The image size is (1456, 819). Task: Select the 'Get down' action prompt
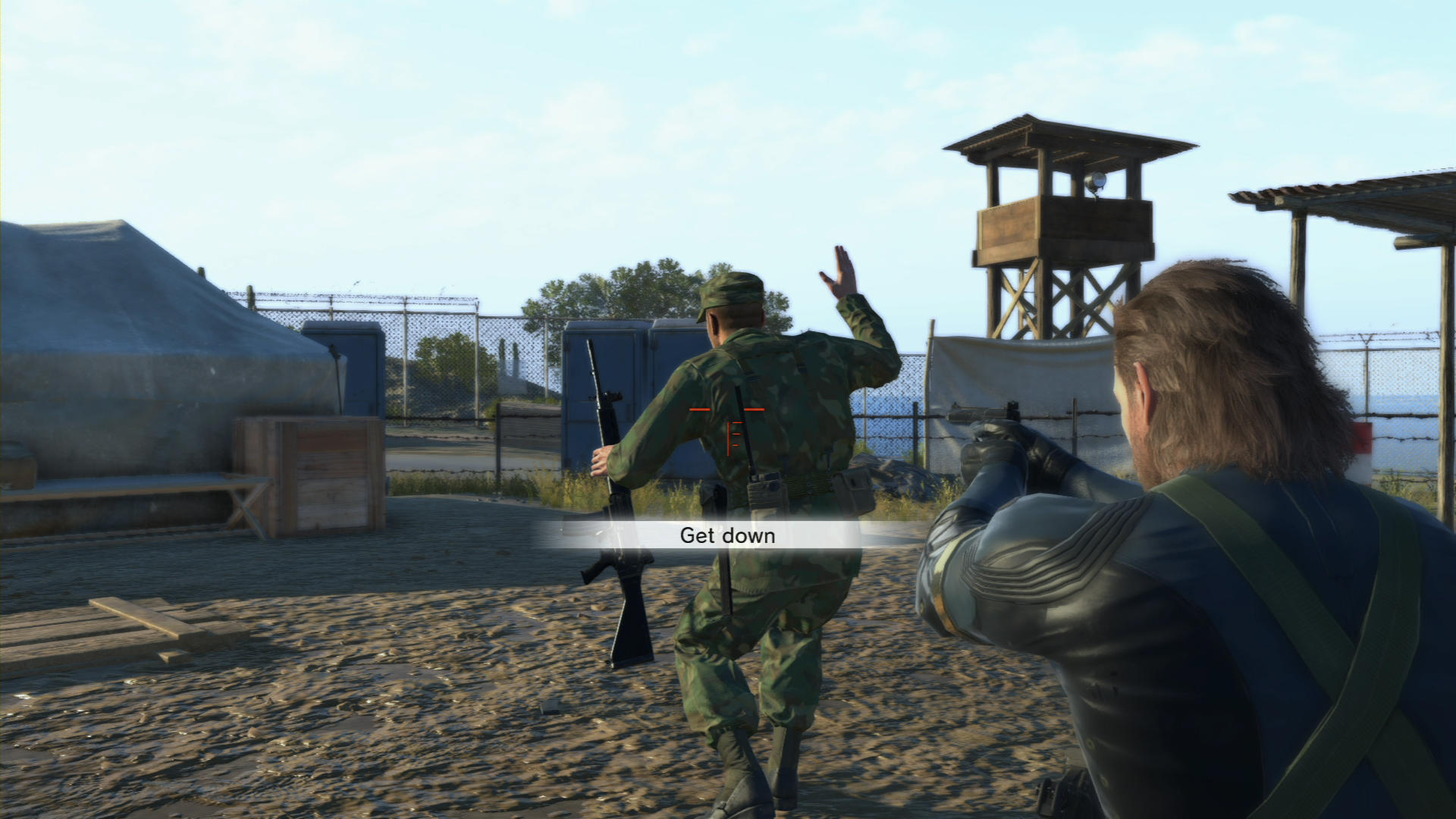(728, 535)
